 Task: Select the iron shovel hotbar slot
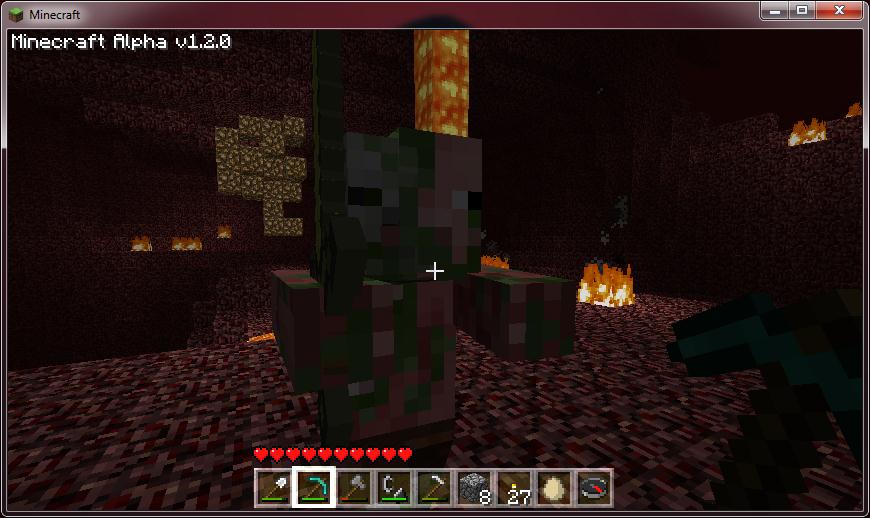coord(273,487)
